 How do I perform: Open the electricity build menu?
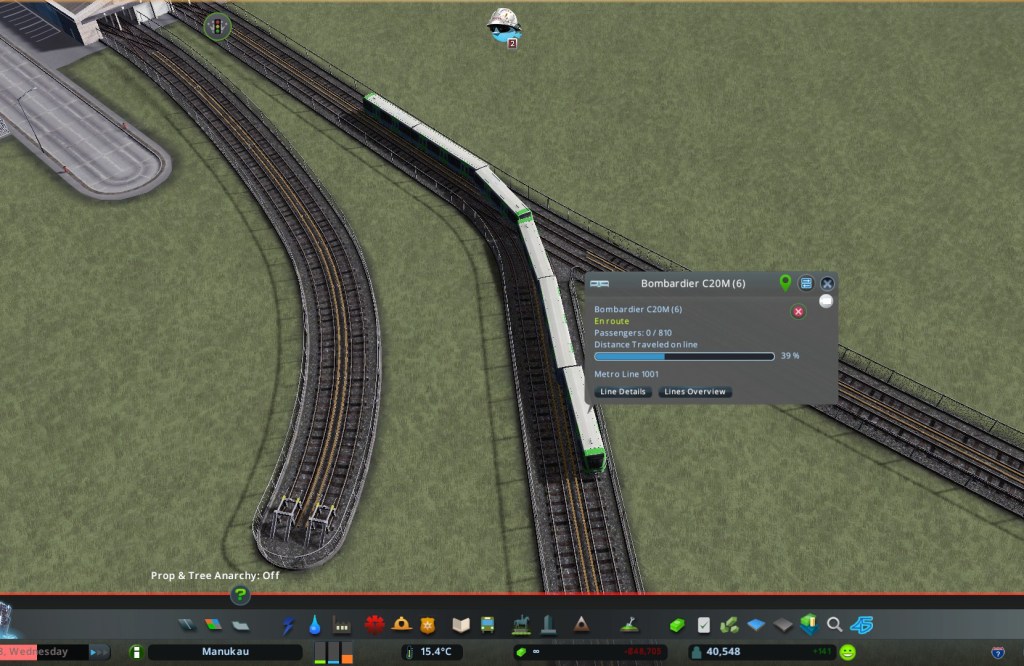(289, 625)
